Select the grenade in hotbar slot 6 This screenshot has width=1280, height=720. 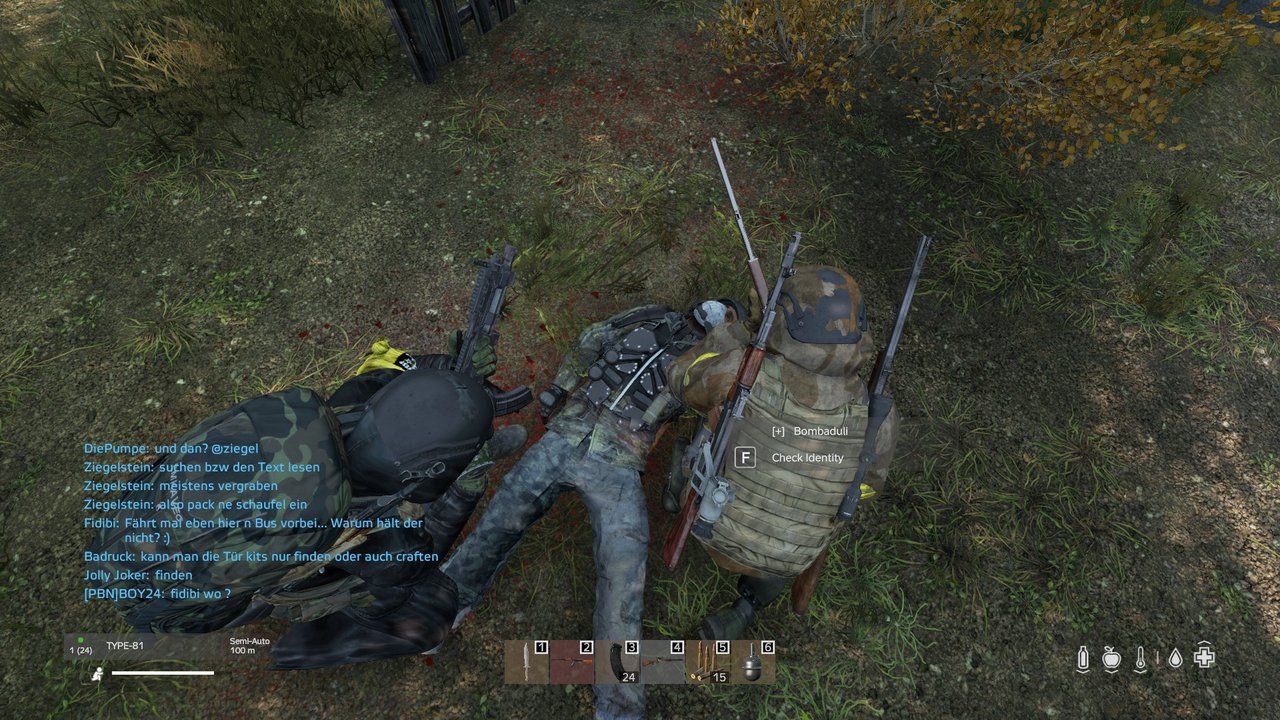(752, 662)
